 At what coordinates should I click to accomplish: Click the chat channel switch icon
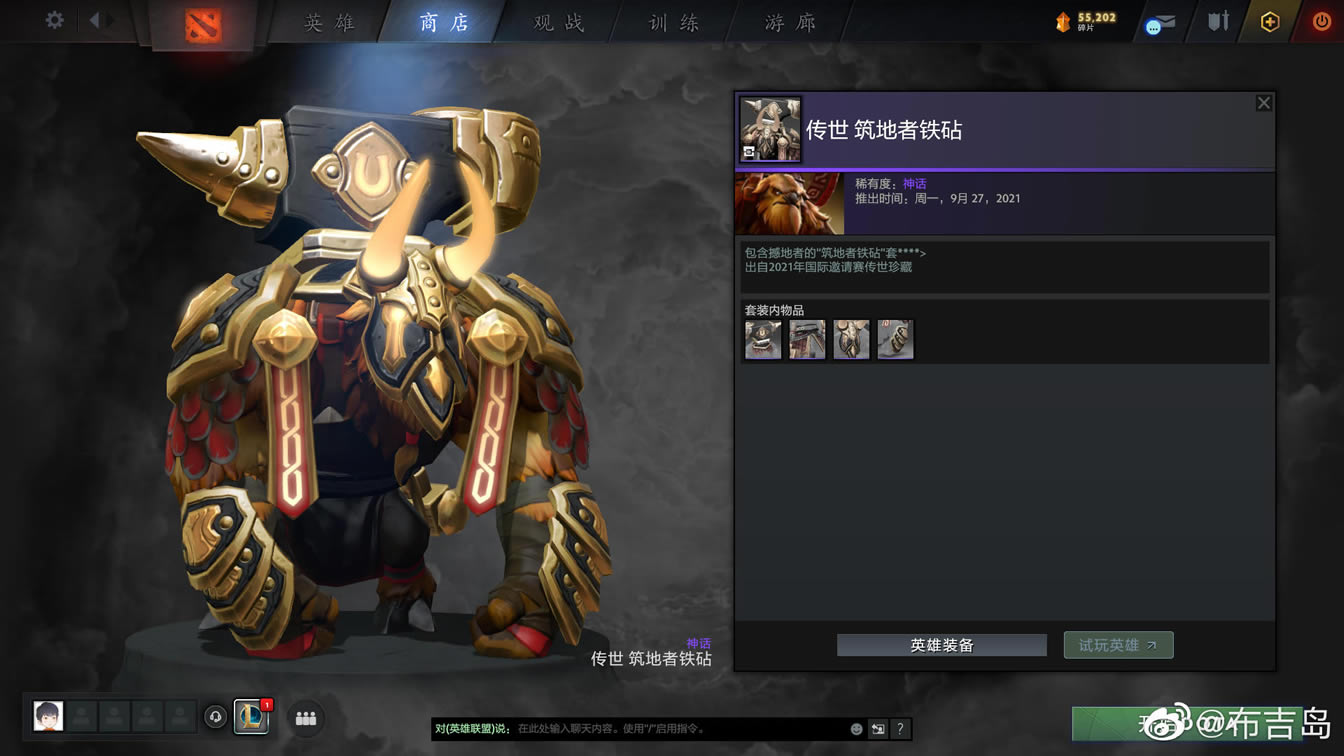pyautogui.click(x=878, y=730)
